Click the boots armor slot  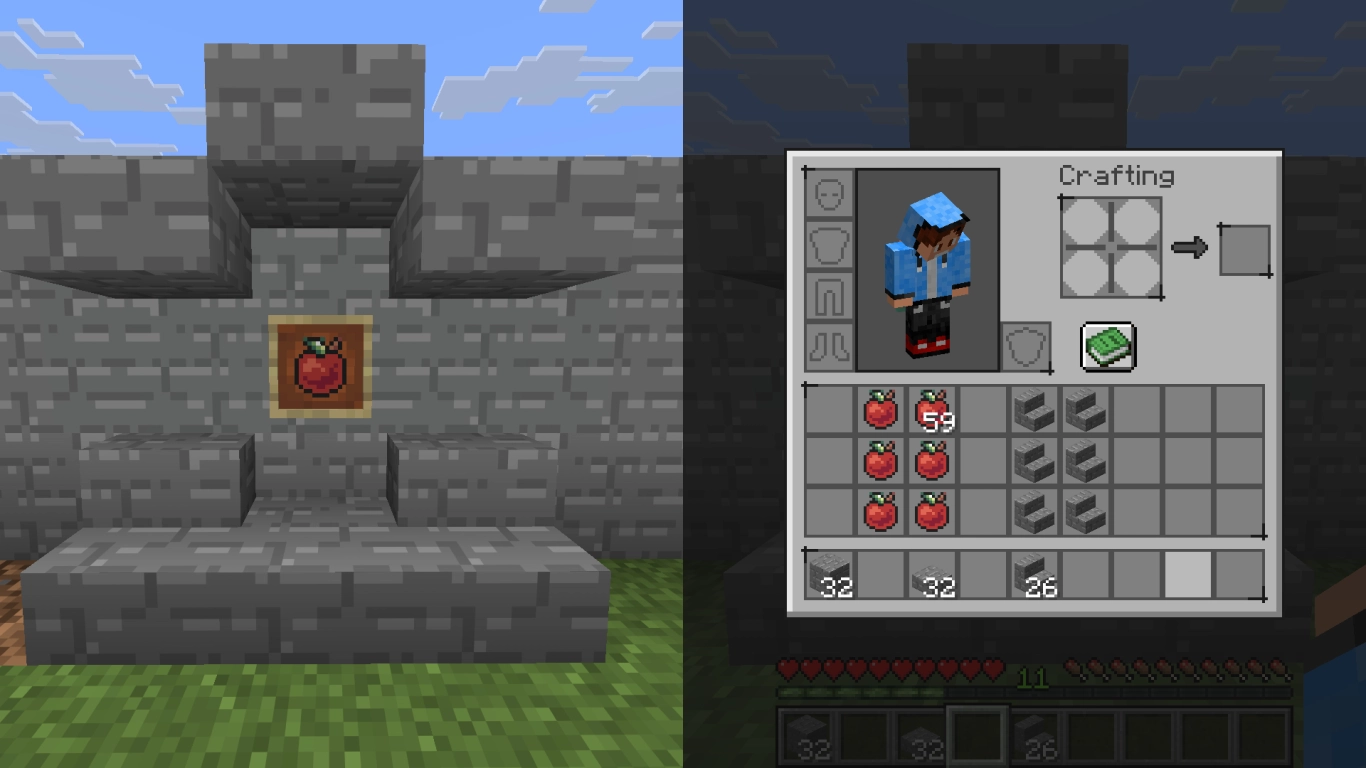click(x=829, y=346)
